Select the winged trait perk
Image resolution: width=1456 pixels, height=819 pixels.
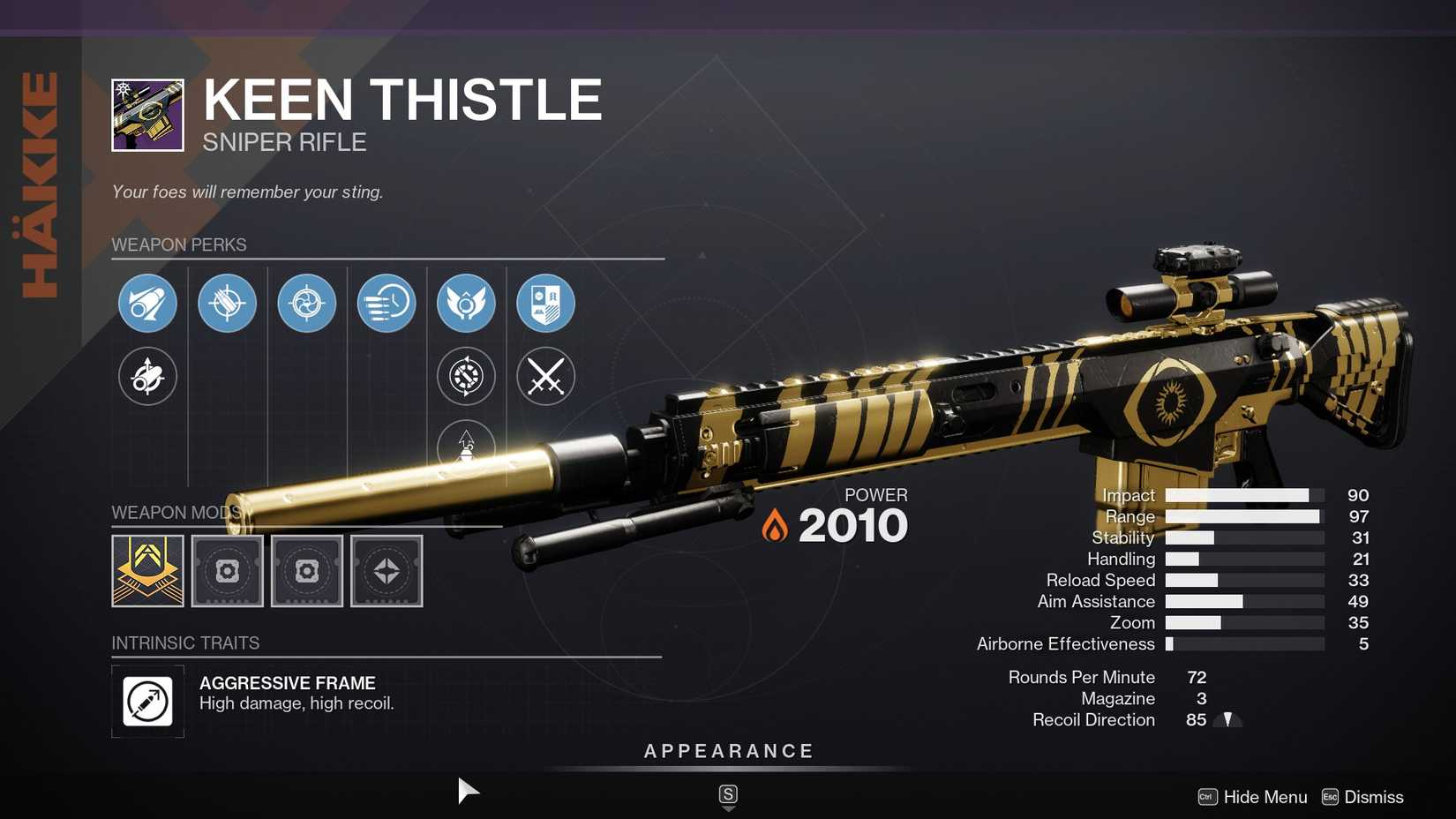(x=466, y=303)
